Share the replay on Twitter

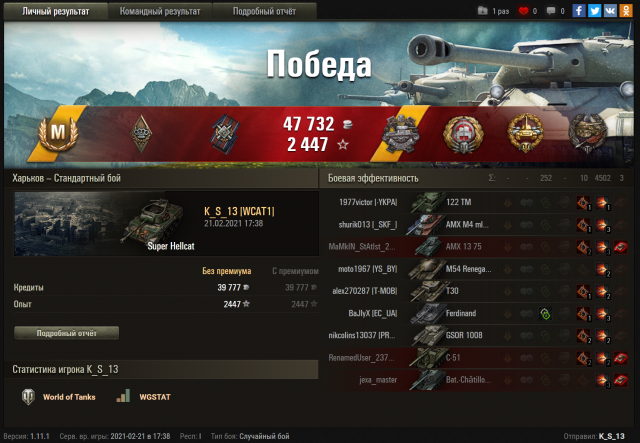pos(594,11)
